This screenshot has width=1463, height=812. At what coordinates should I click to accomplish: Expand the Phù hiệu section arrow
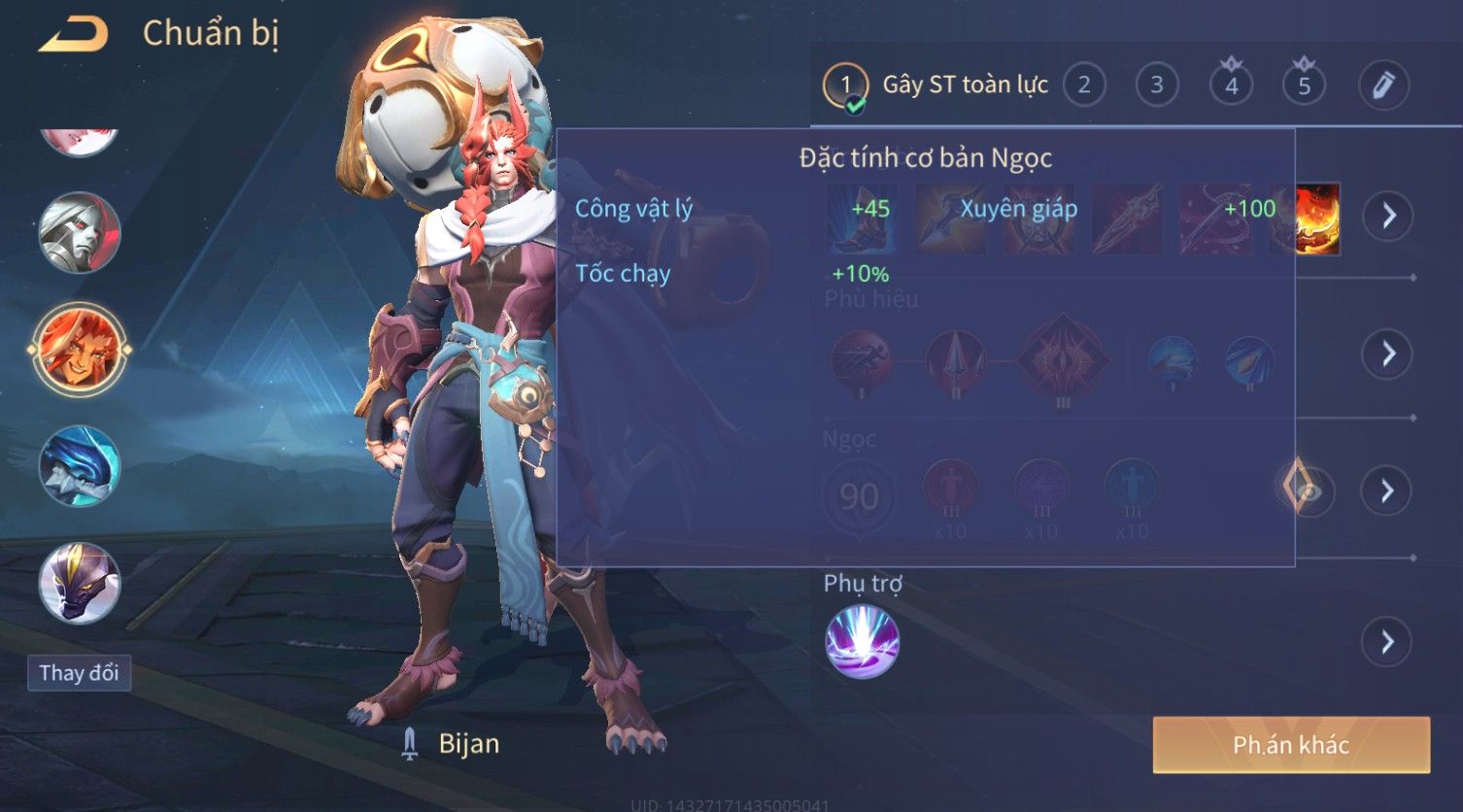point(1388,354)
